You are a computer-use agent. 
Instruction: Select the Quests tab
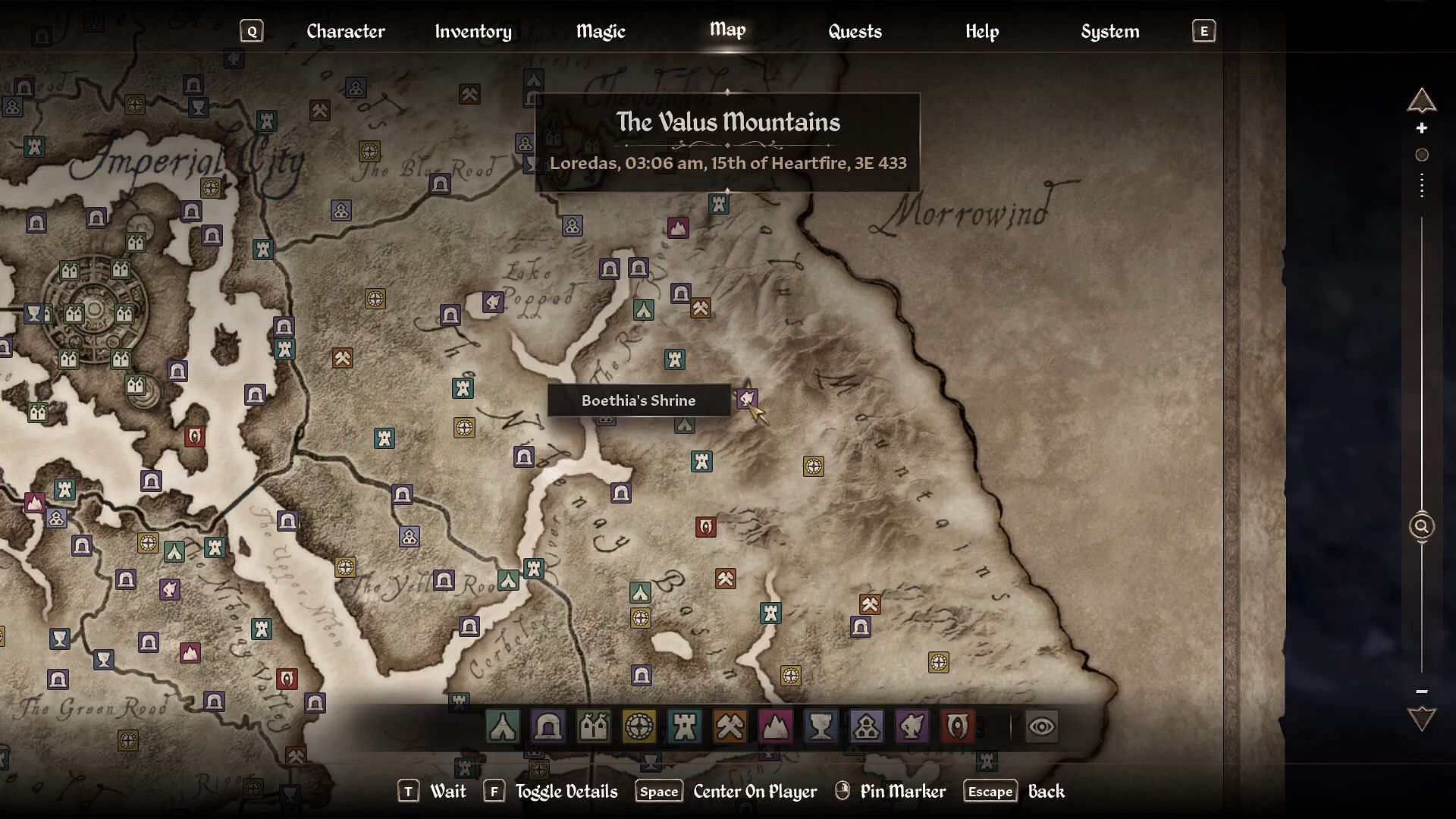tap(855, 31)
